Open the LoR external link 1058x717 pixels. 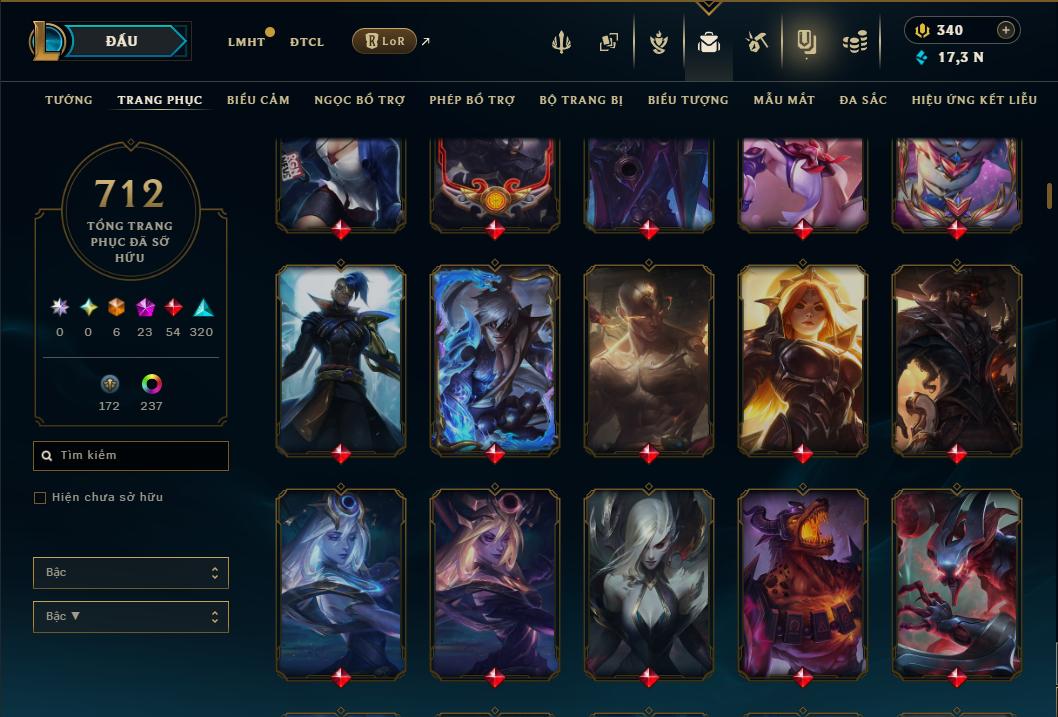385,41
